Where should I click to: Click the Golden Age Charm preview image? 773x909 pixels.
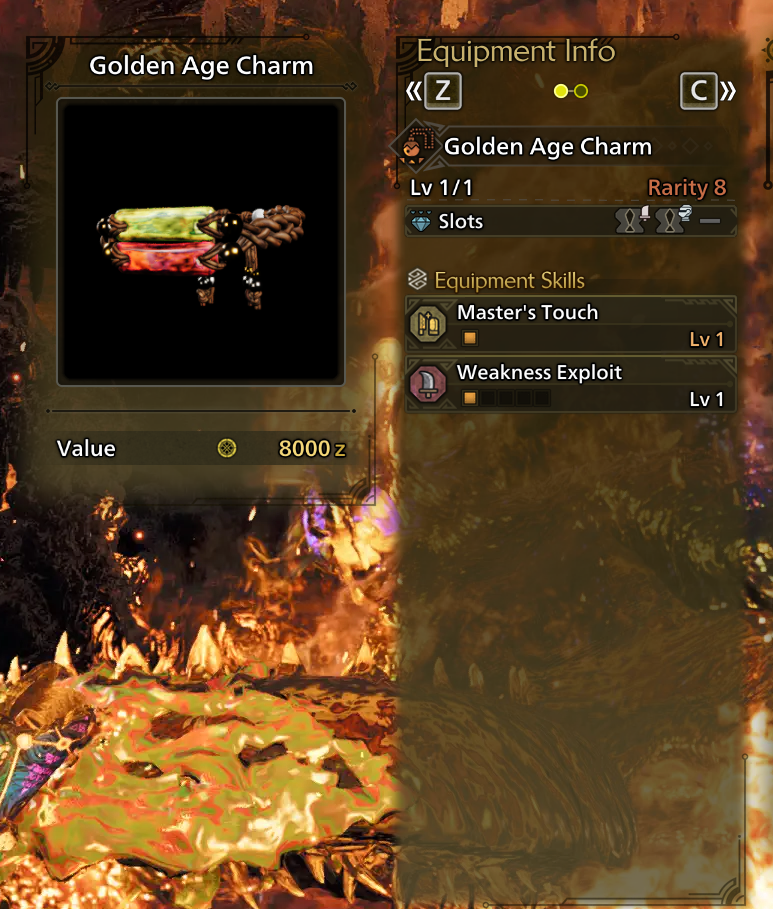pos(201,240)
